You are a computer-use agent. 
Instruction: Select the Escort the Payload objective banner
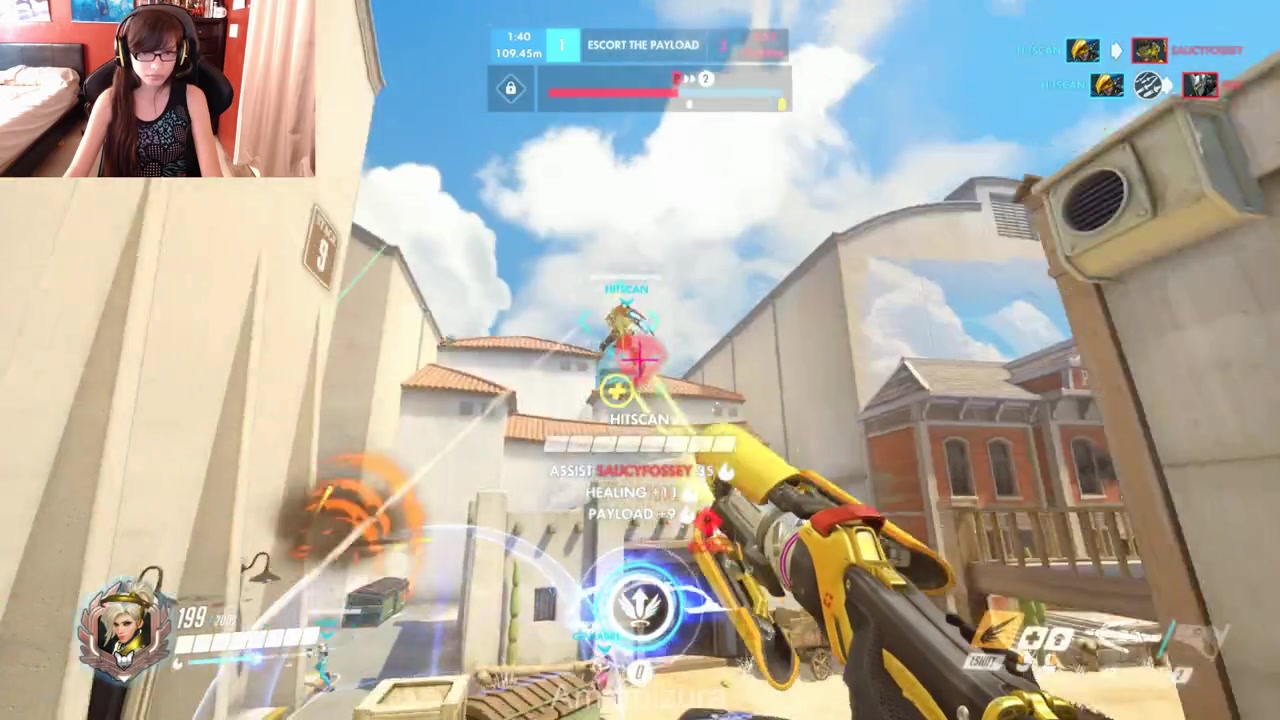pos(643,46)
